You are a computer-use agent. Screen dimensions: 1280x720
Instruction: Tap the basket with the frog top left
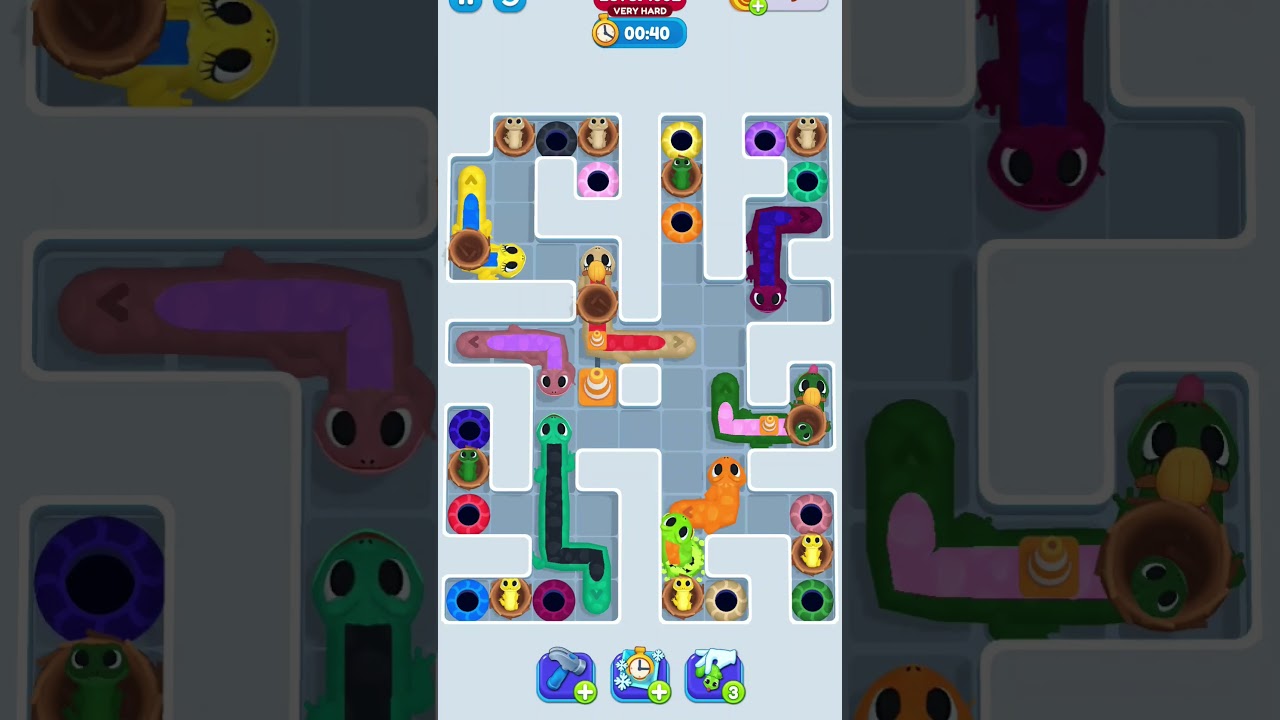click(513, 138)
